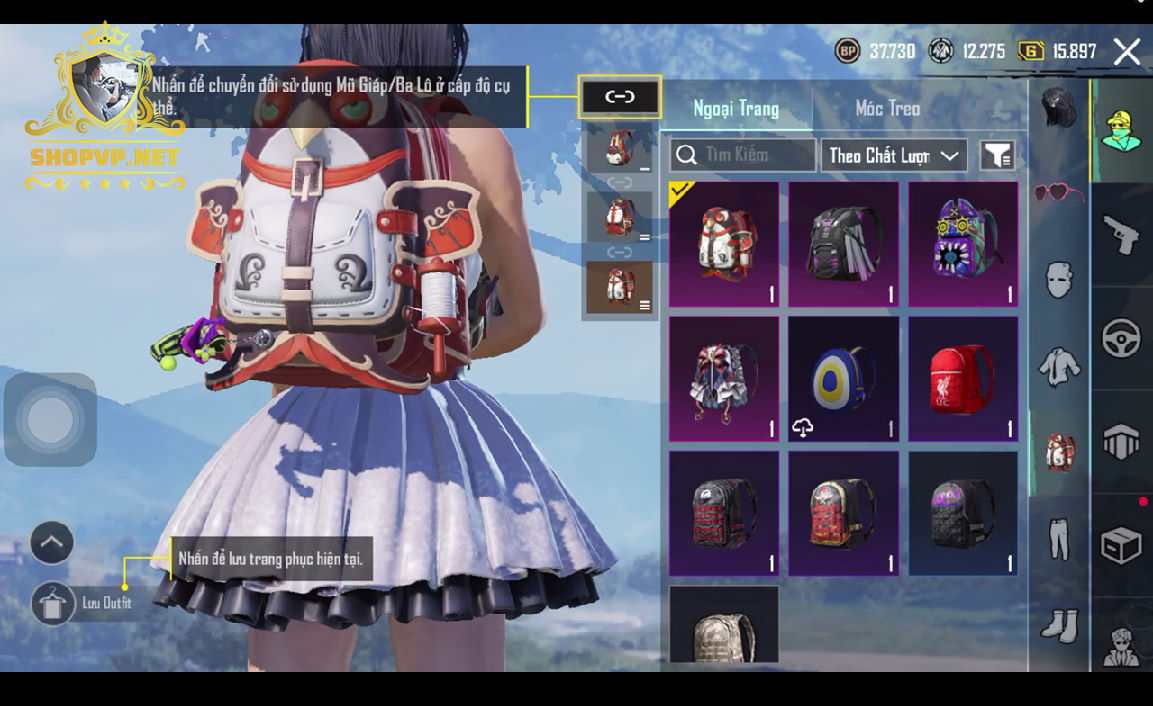The width and height of the screenshot is (1153, 706).
Task: Show the pink heart glasses category
Action: [x=1059, y=192]
